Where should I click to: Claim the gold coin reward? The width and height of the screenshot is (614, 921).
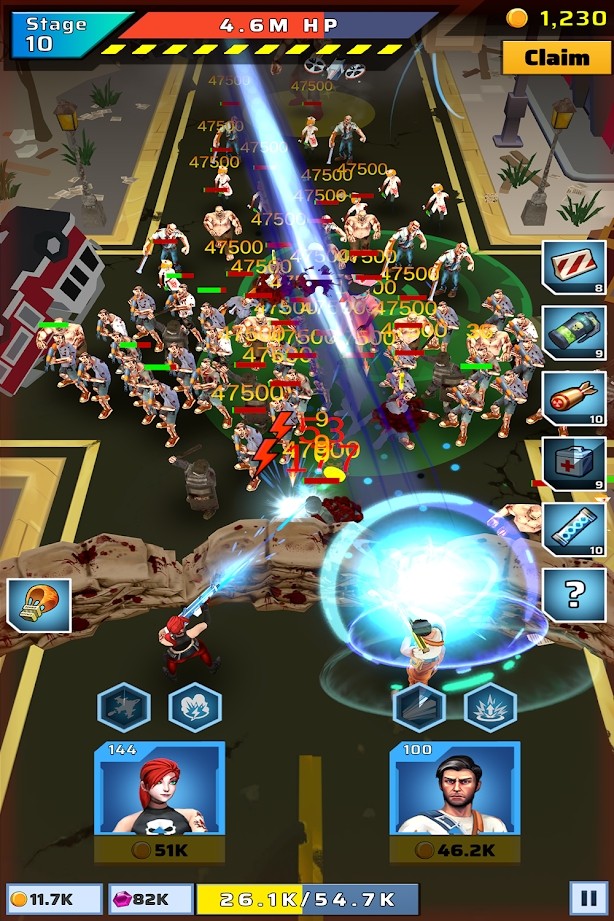556,57
